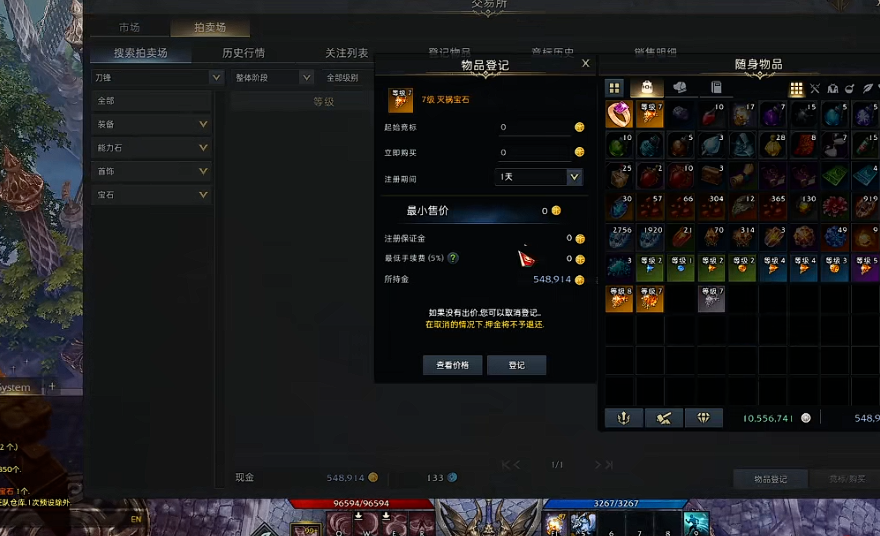Viewport: 880px width, 536px height.
Task: Click the 登记 register button
Action: (x=516, y=366)
